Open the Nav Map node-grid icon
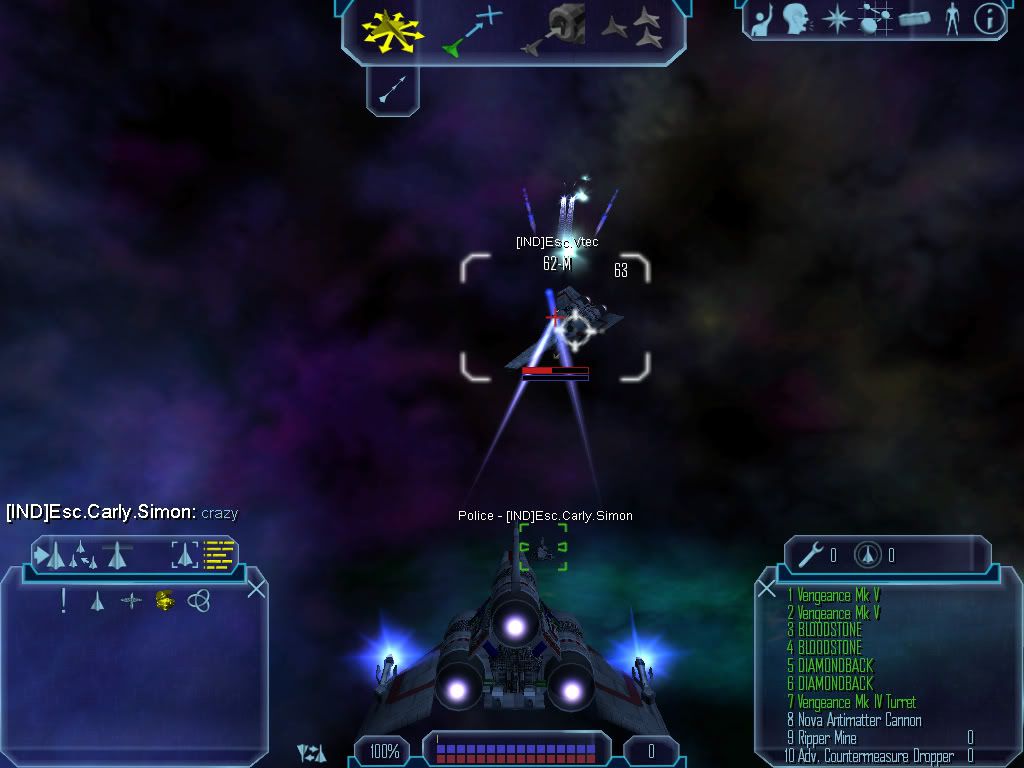1024x768 pixels. tap(876, 18)
